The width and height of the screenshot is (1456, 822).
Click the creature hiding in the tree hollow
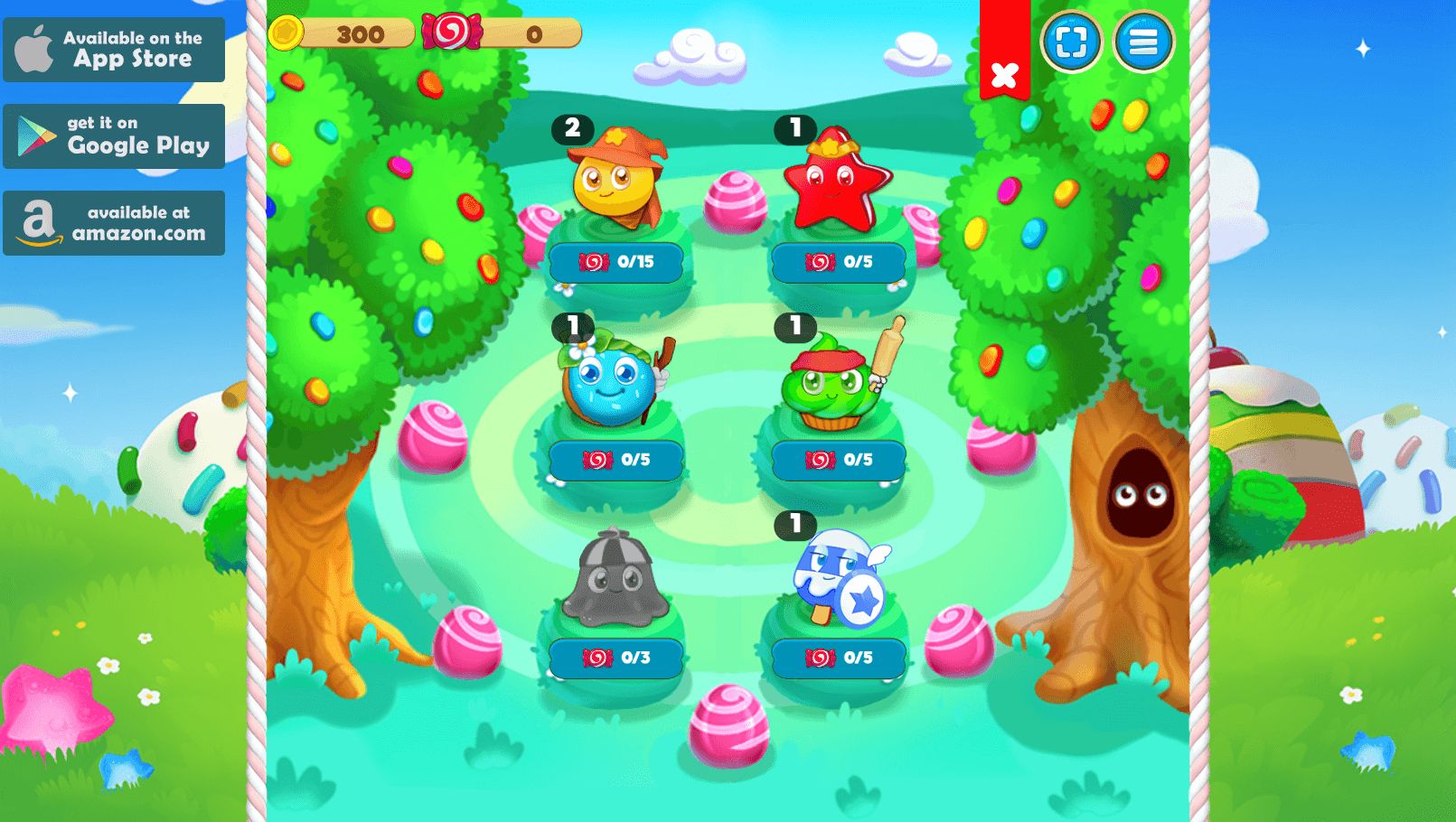click(1141, 494)
